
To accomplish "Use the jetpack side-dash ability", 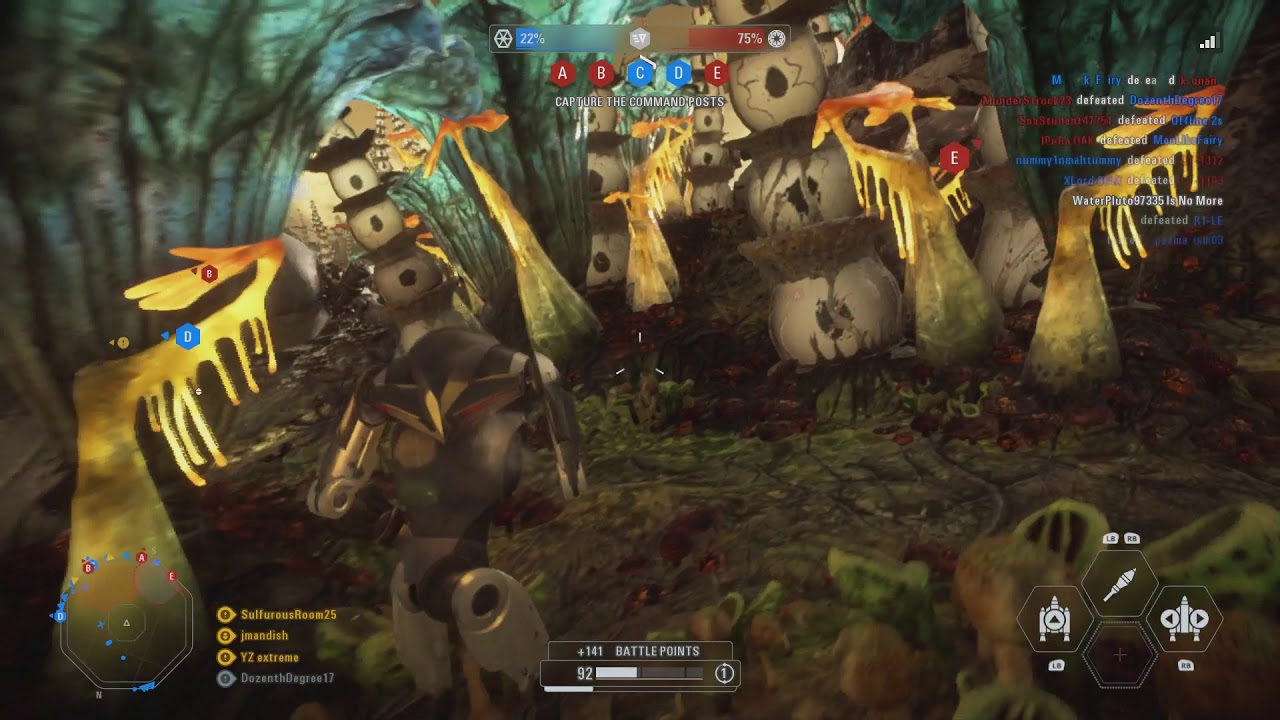I will tap(1184, 620).
